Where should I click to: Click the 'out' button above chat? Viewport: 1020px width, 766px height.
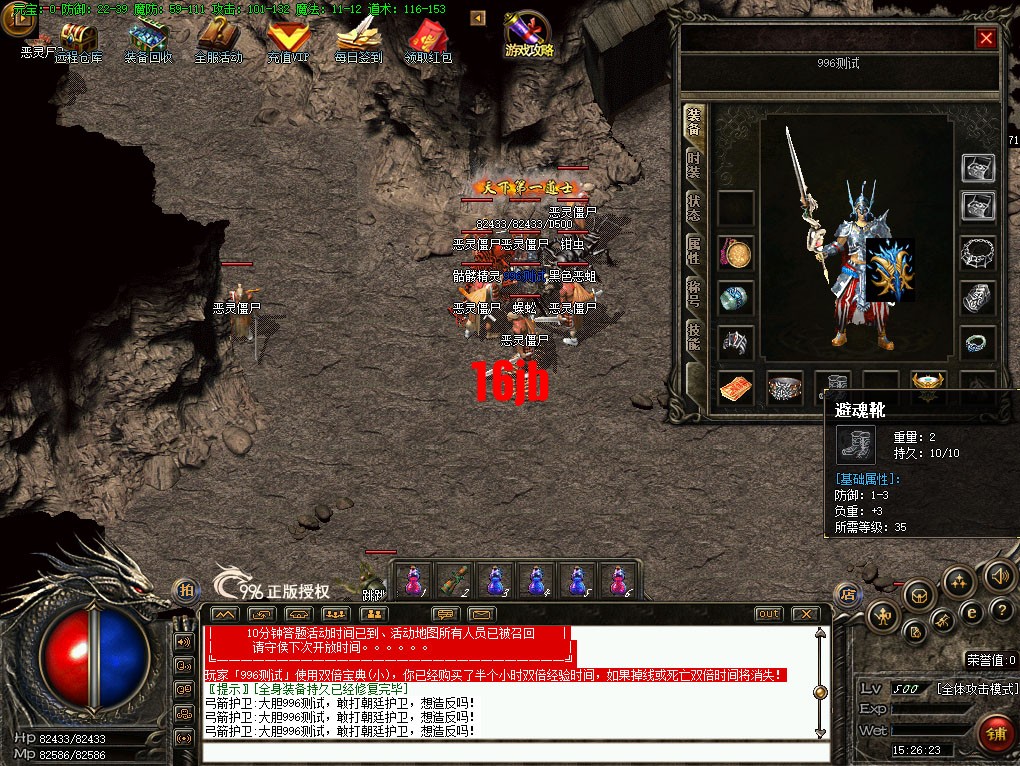(768, 613)
